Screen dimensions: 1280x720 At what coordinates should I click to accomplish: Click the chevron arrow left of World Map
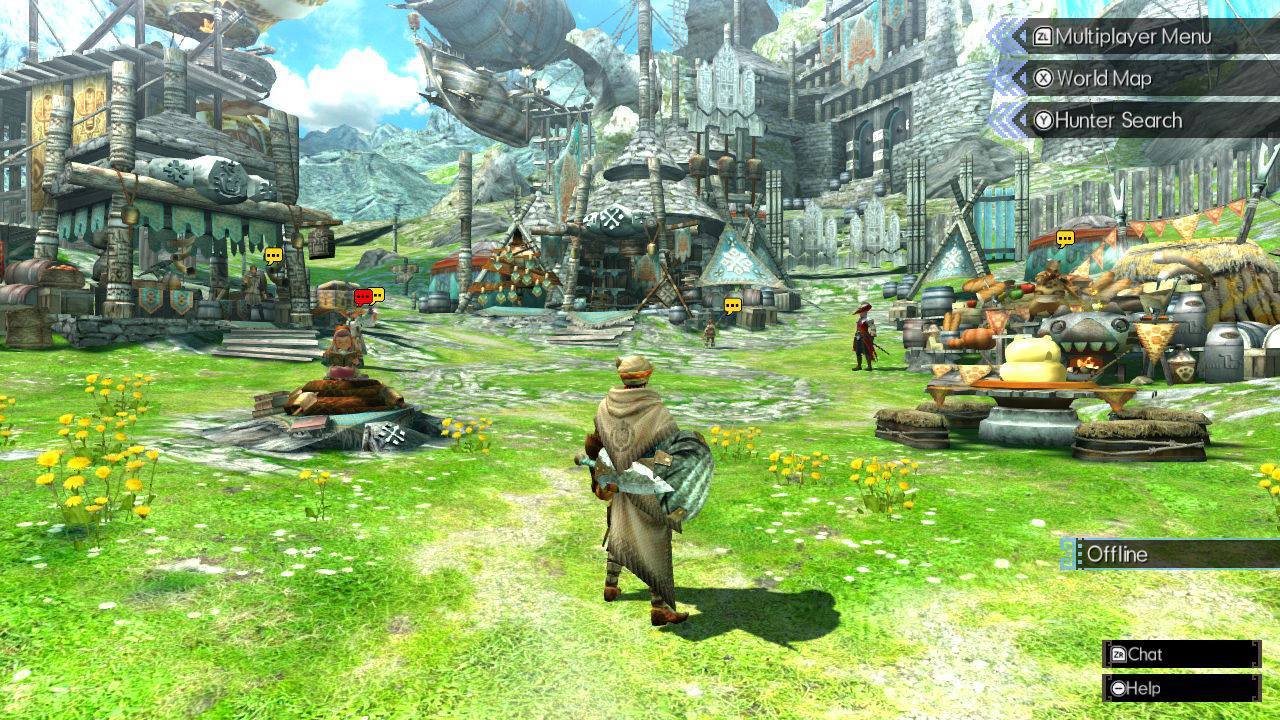click(x=1022, y=78)
